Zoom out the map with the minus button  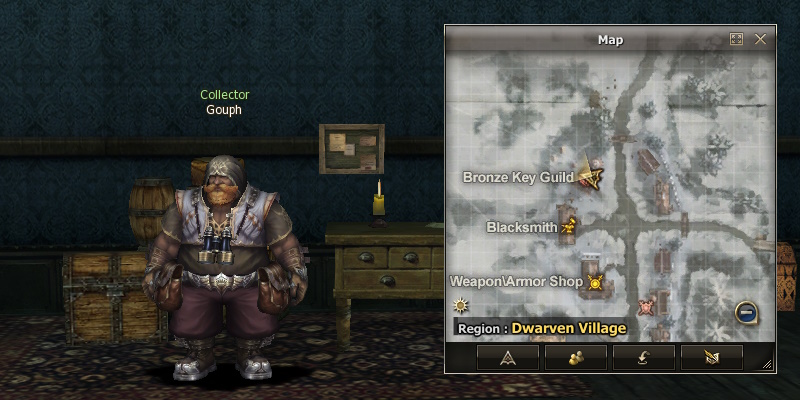[746, 313]
